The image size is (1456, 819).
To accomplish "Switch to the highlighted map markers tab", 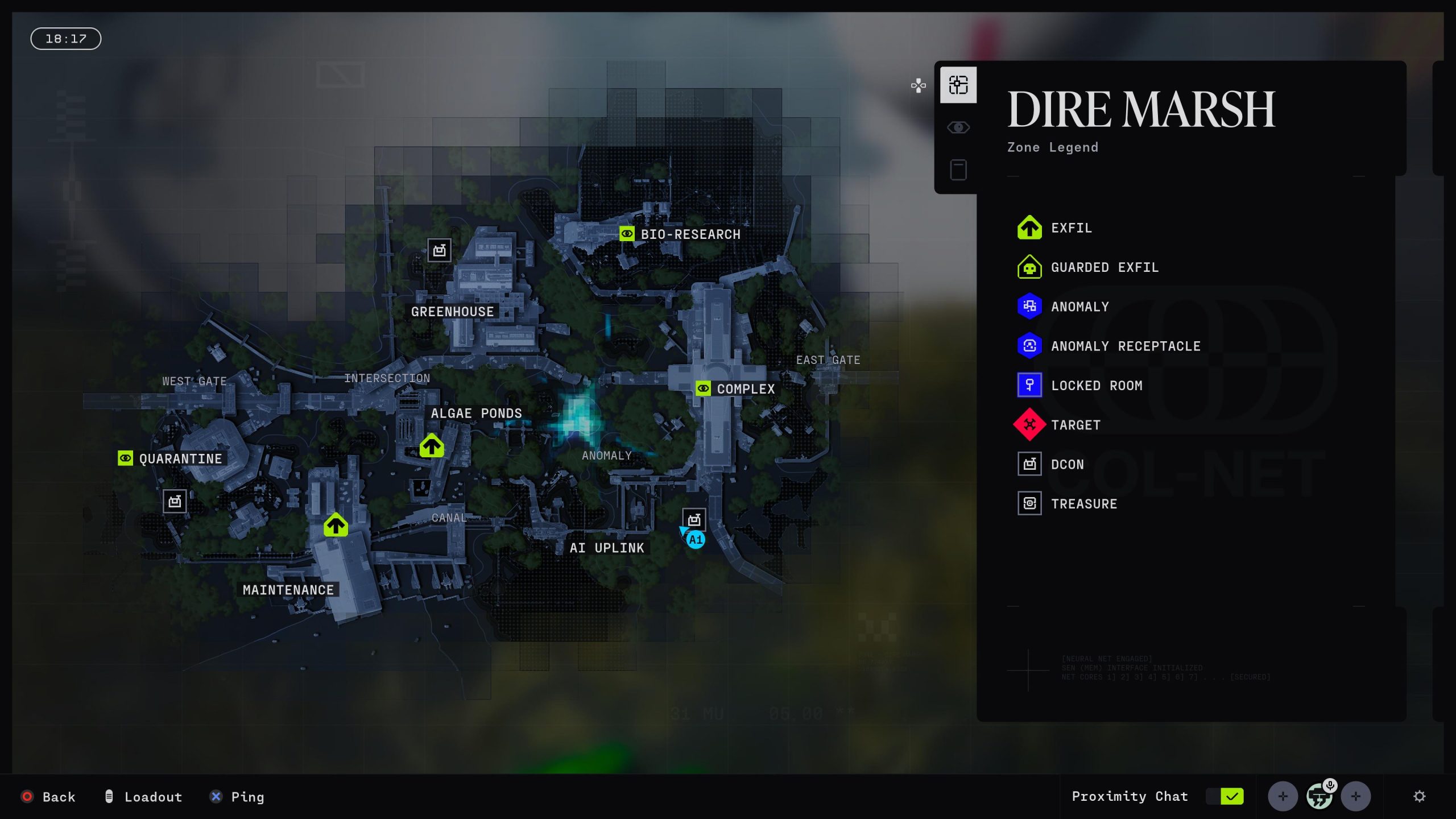I will 958,84.
